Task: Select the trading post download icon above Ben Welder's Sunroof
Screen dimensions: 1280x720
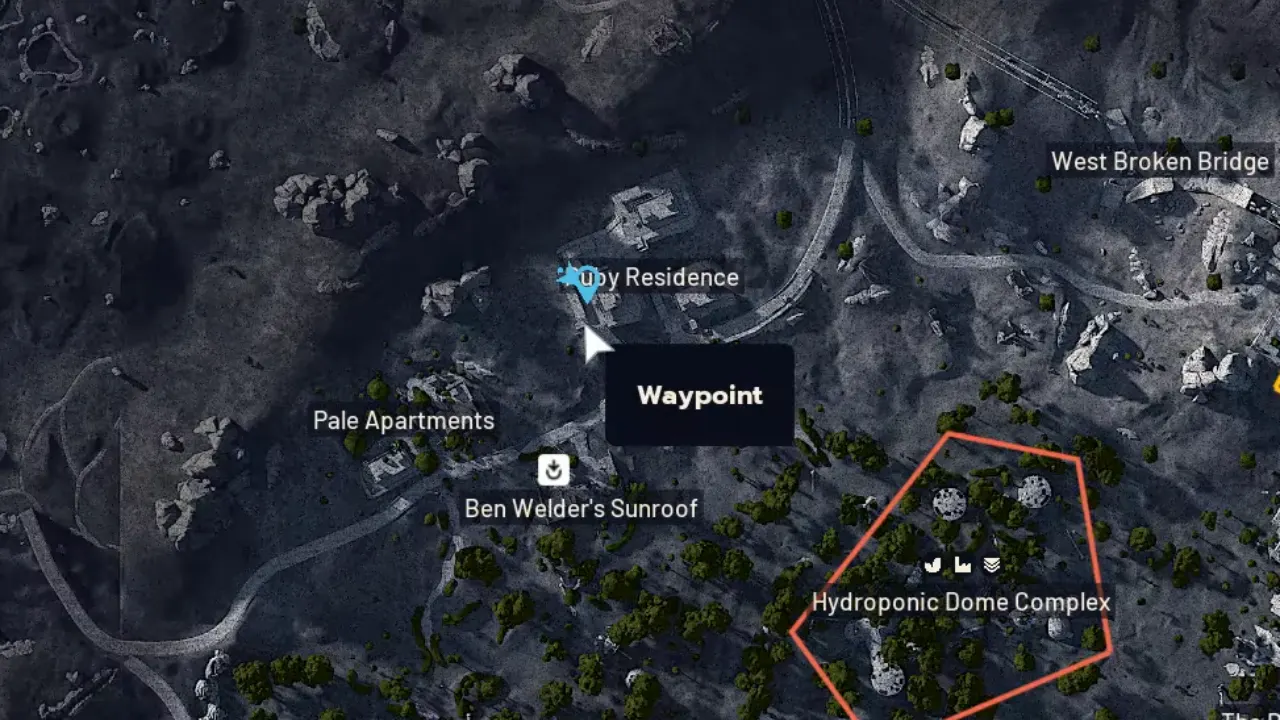Action: click(553, 469)
